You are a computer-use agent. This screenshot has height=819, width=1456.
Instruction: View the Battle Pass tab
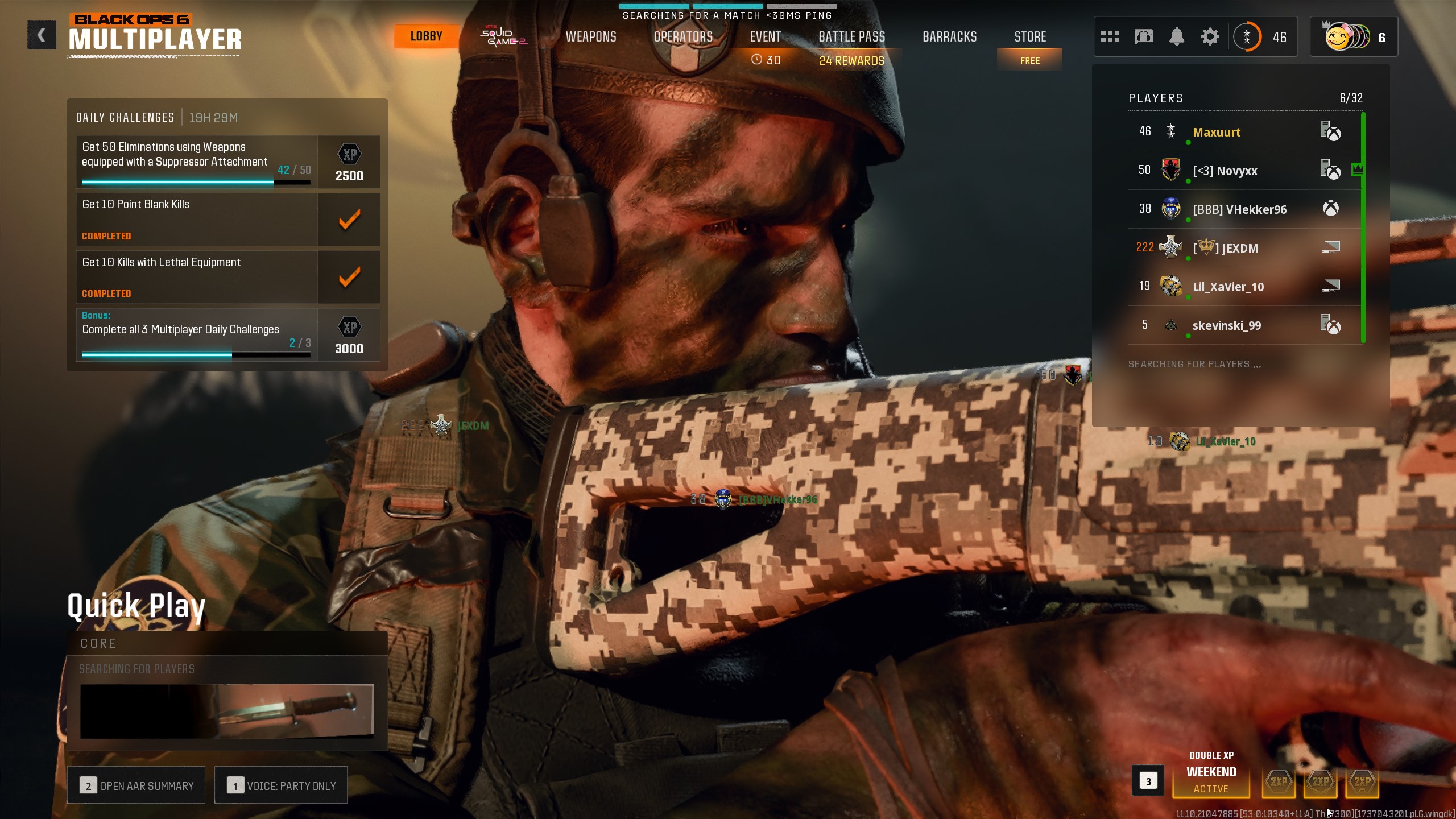point(851,37)
